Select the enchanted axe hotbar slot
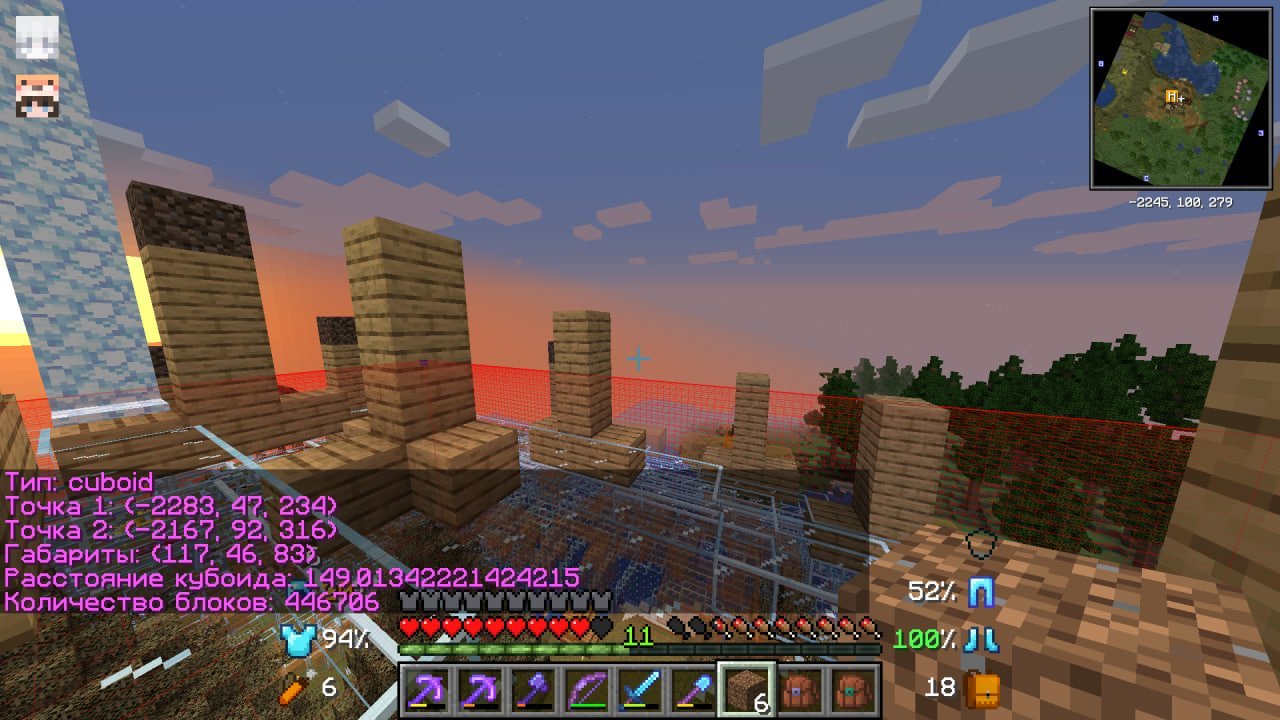The width and height of the screenshot is (1280, 720). (x=531, y=690)
